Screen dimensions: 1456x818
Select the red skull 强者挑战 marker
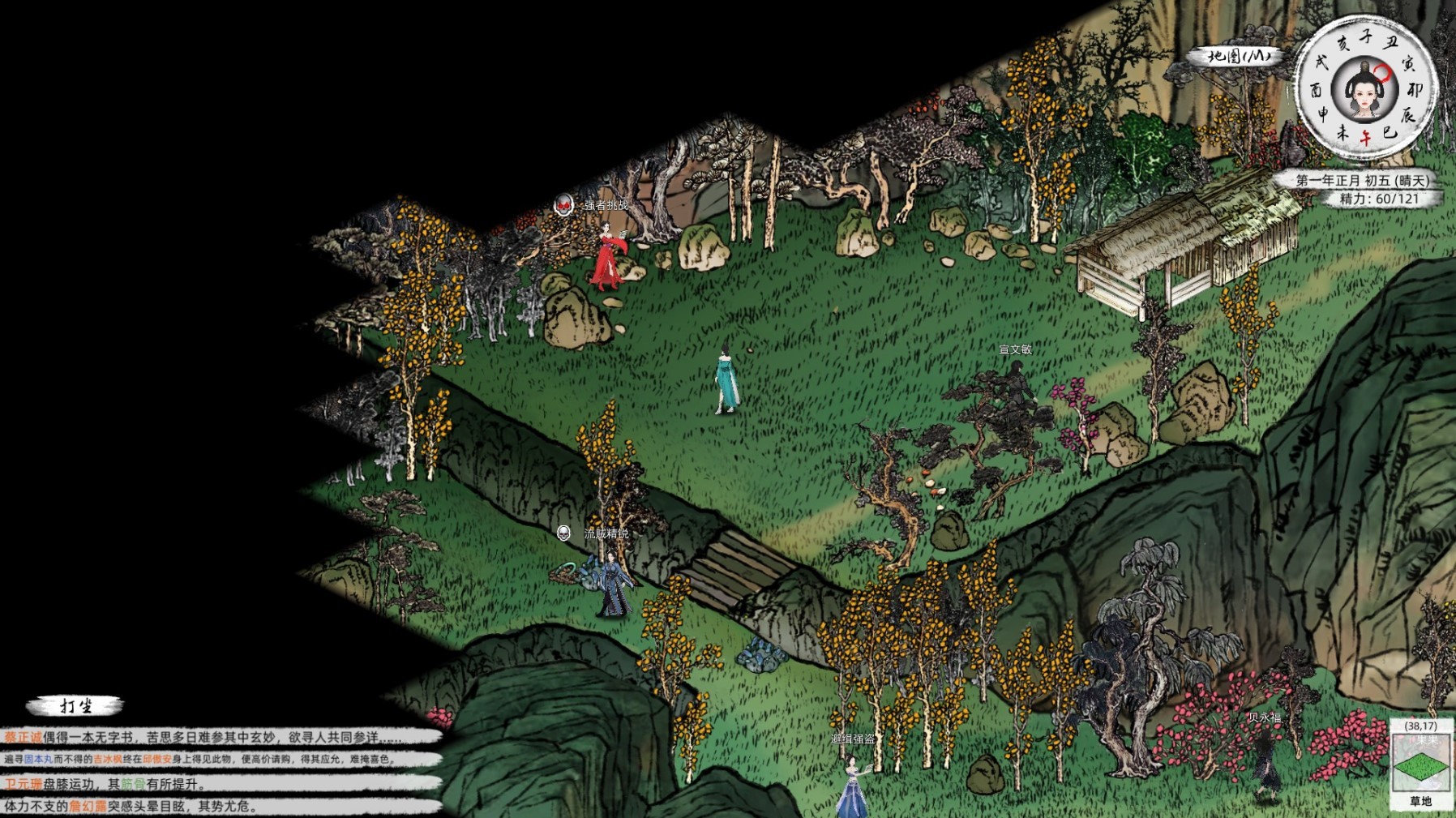coord(563,205)
